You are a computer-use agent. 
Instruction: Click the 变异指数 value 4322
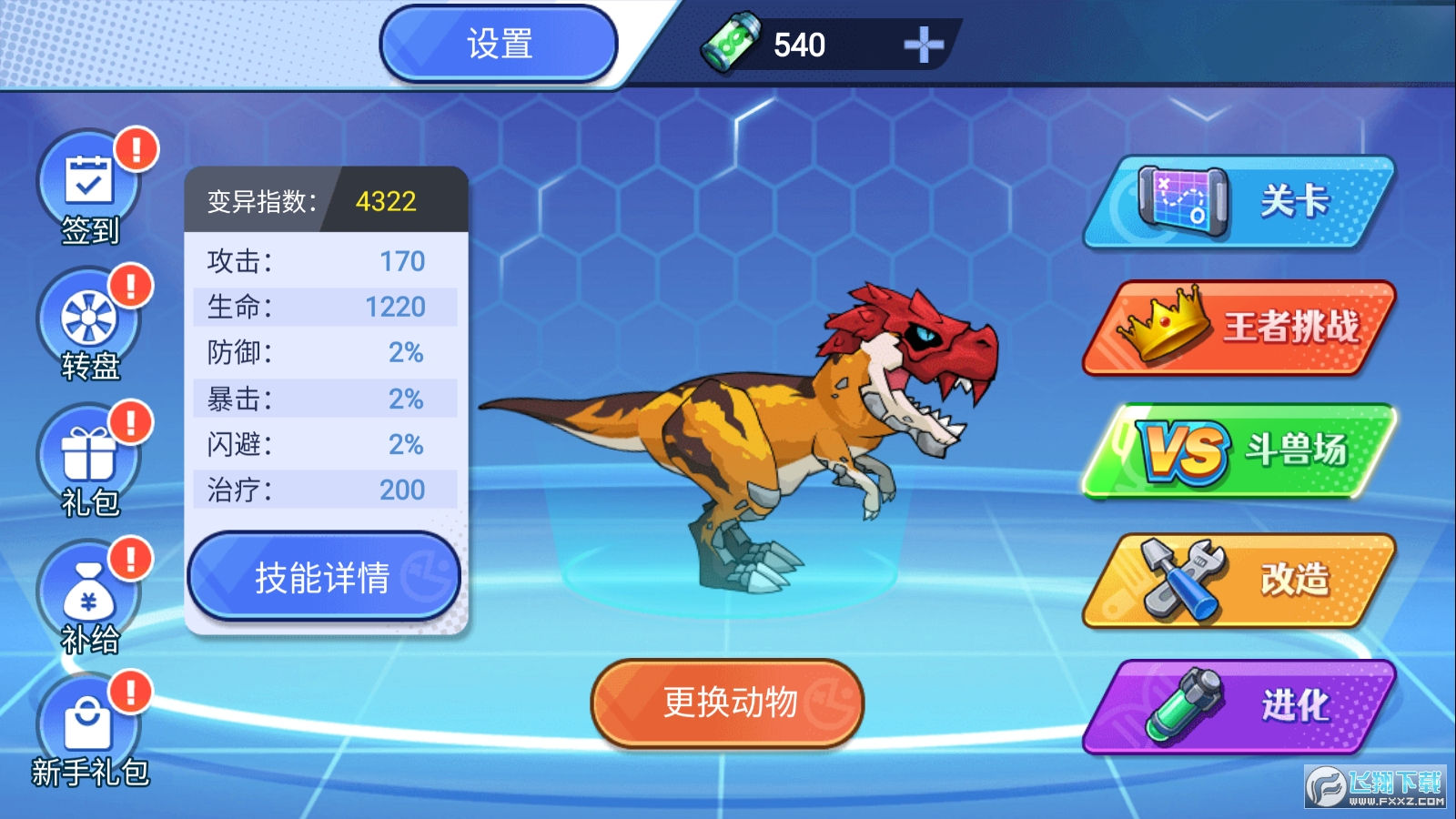pos(386,199)
